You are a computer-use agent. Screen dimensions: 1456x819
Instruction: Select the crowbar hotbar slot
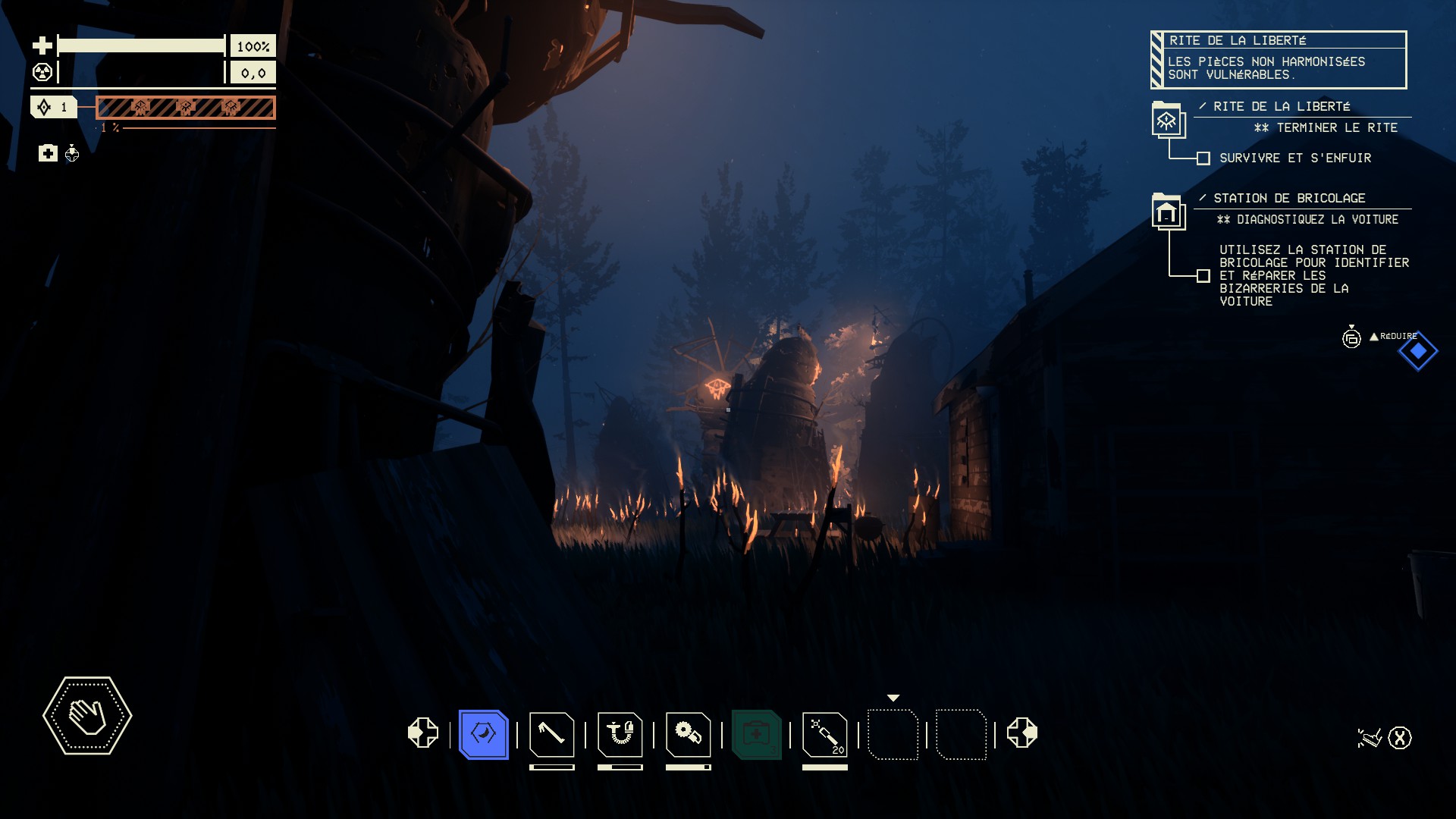point(551,734)
